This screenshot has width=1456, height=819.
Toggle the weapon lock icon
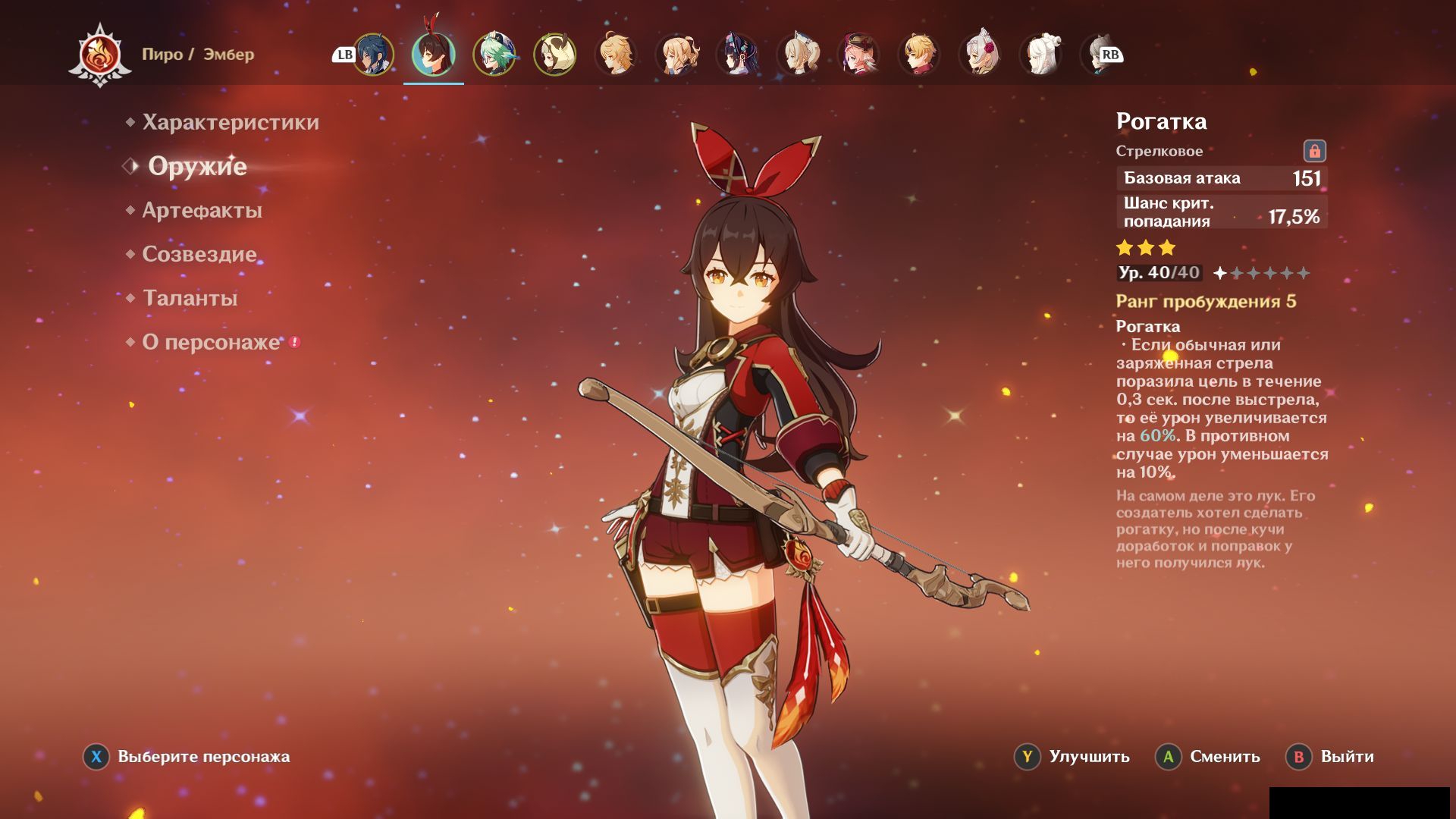pyautogui.click(x=1314, y=151)
